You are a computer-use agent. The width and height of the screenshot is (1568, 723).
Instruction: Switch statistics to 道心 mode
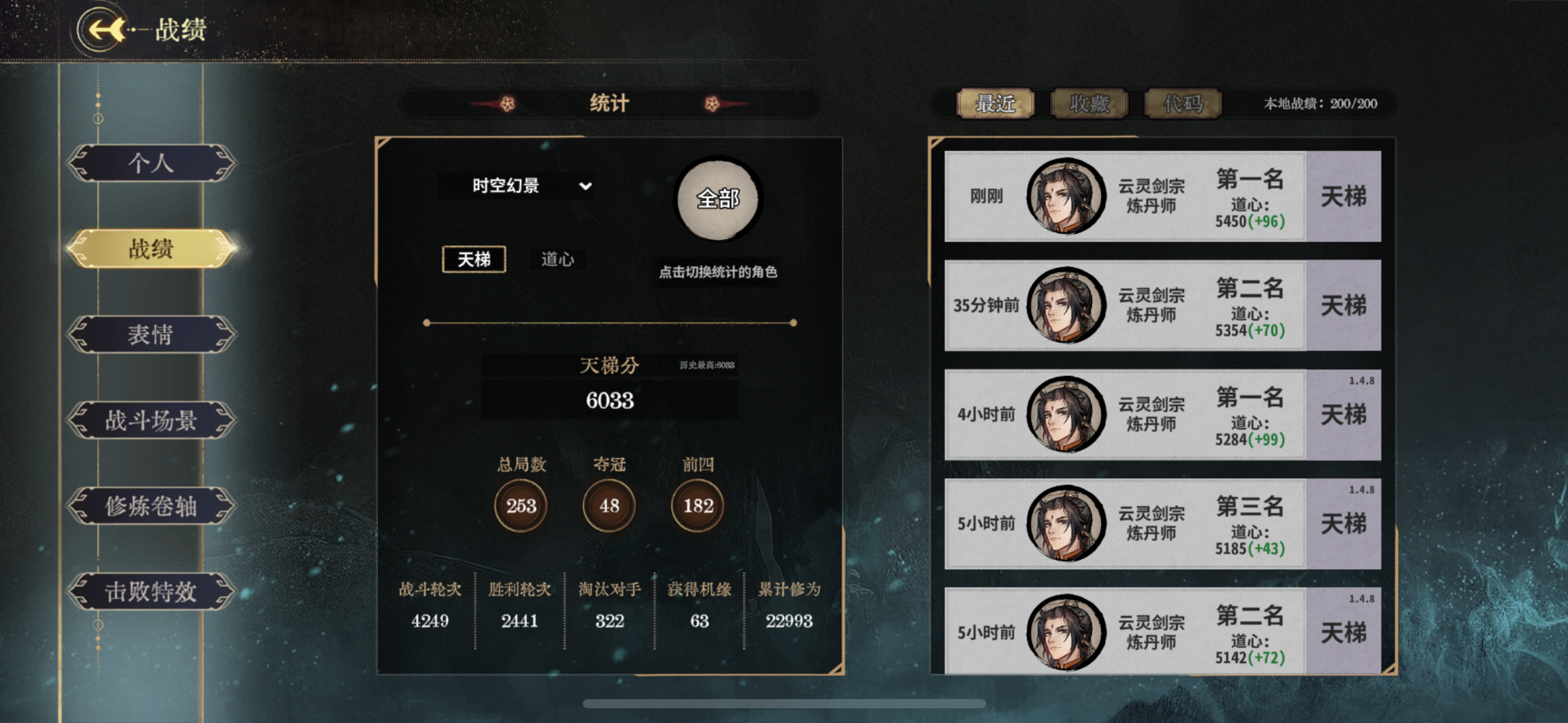pyautogui.click(x=557, y=259)
